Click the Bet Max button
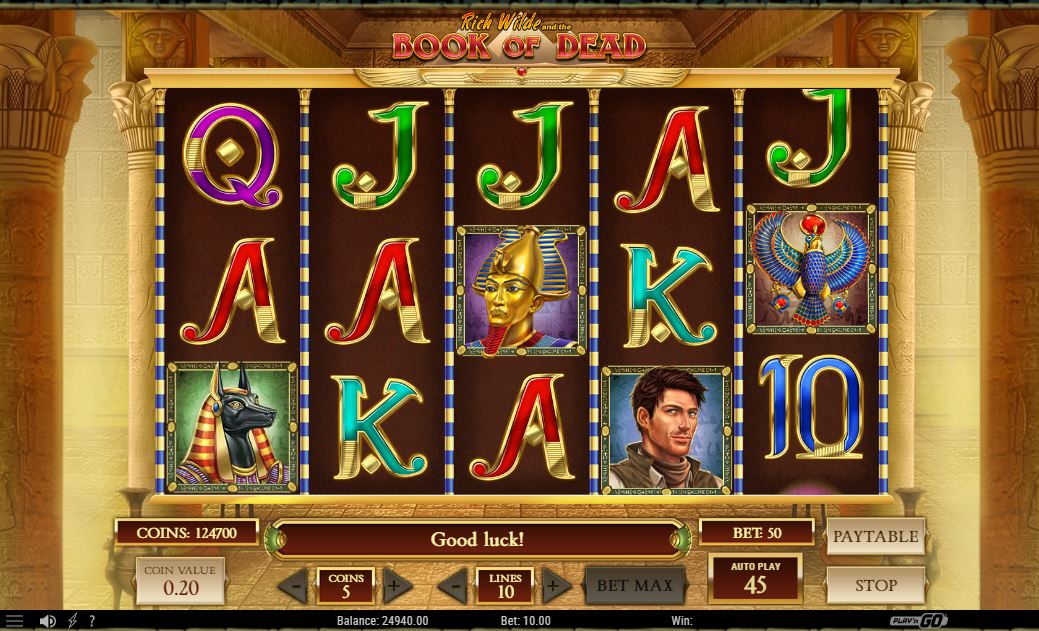The width and height of the screenshot is (1039, 631). point(635,585)
